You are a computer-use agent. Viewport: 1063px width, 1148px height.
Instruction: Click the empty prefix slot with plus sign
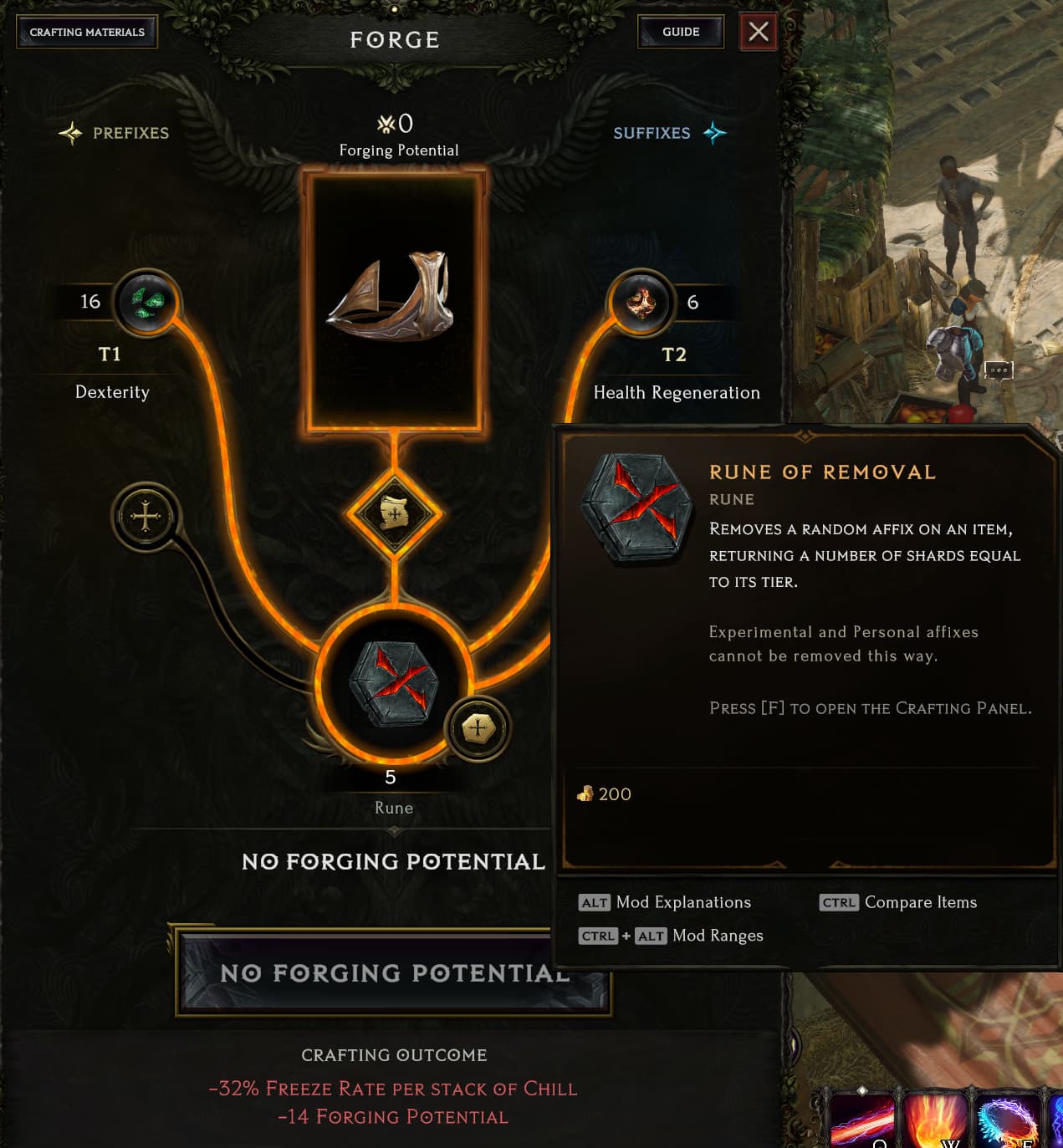pos(146,517)
